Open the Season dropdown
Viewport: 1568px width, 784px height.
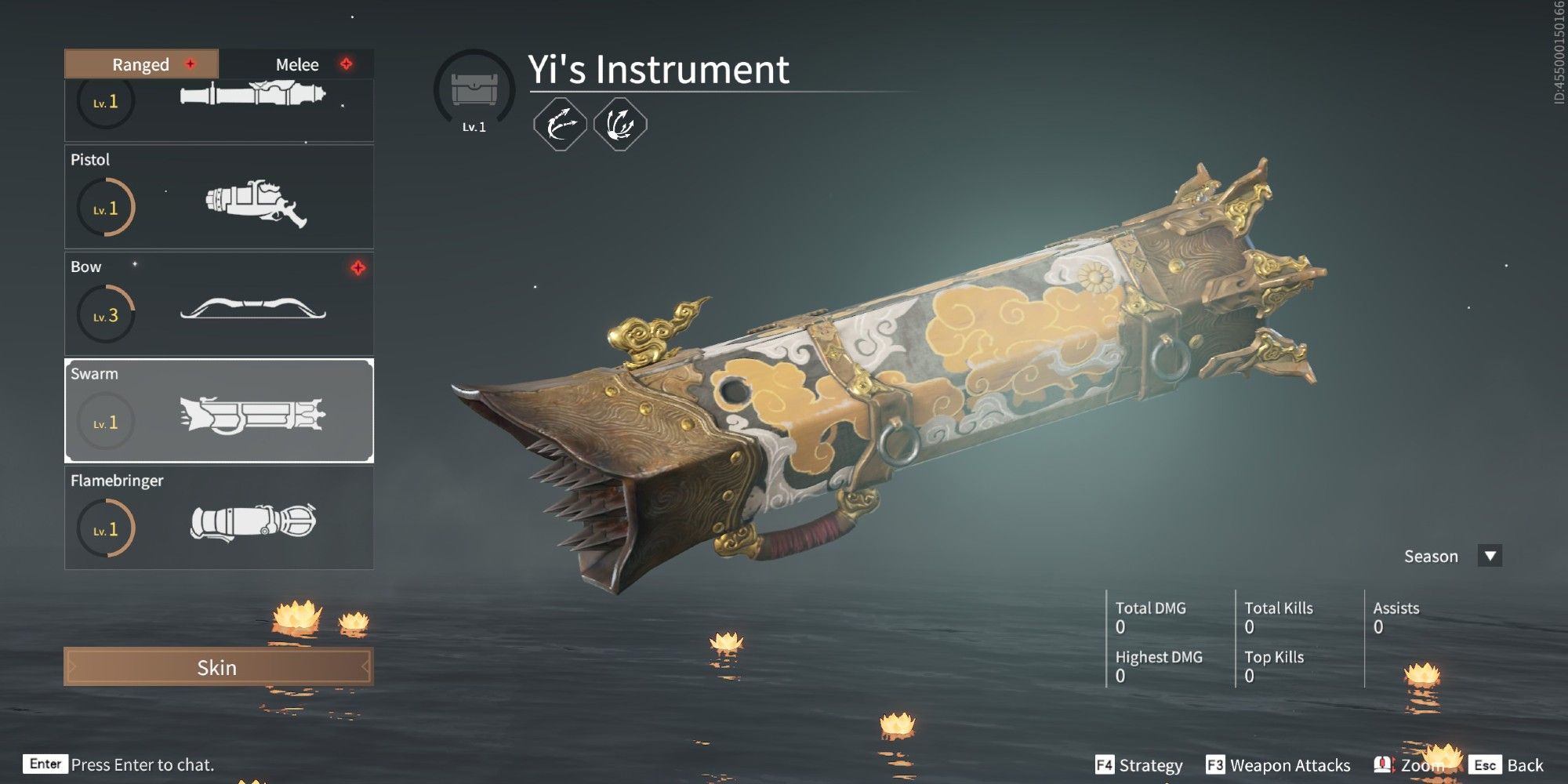pyautogui.click(x=1491, y=556)
